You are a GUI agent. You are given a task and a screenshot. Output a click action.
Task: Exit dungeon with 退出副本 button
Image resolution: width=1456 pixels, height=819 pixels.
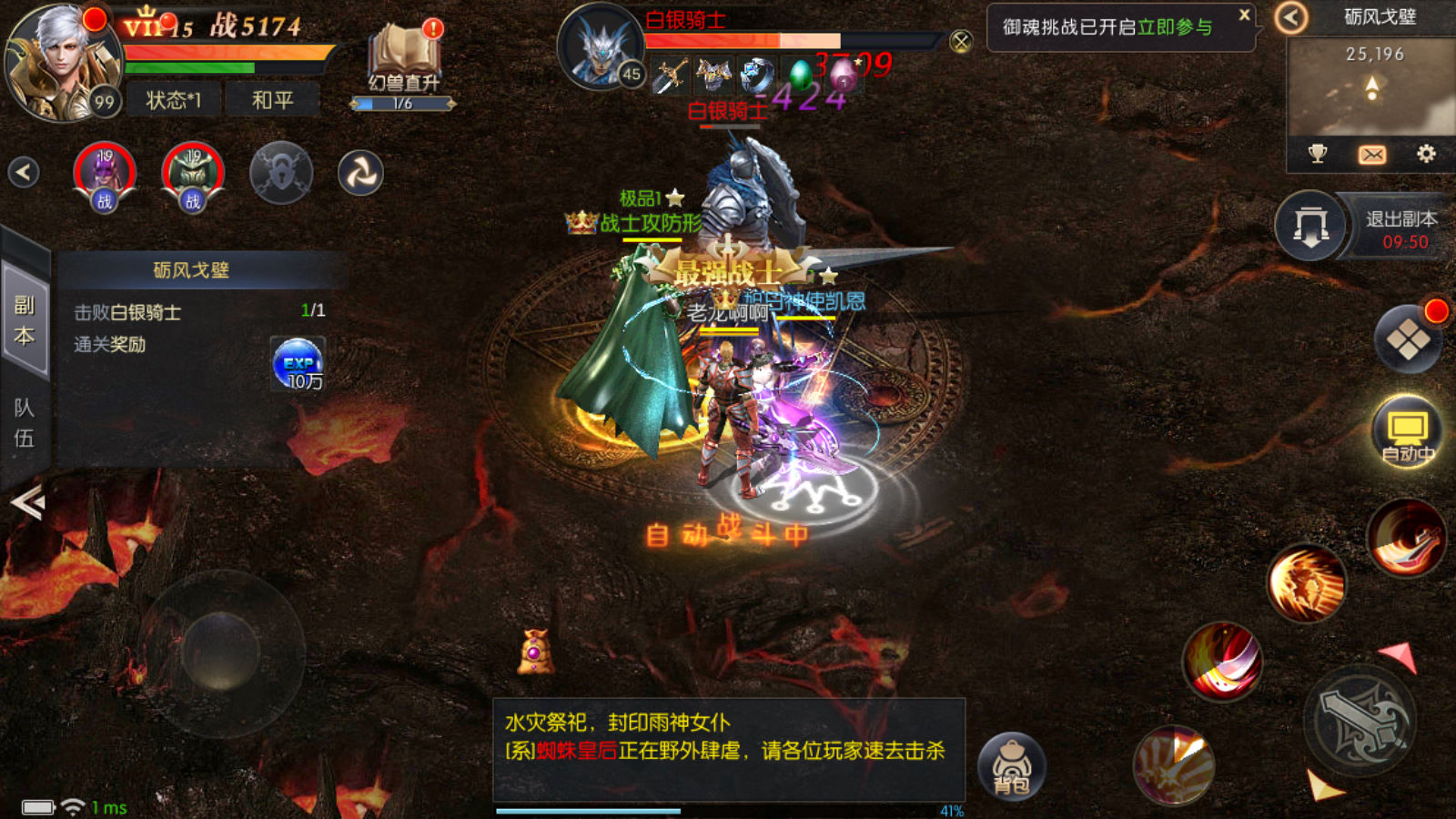(x=1400, y=228)
